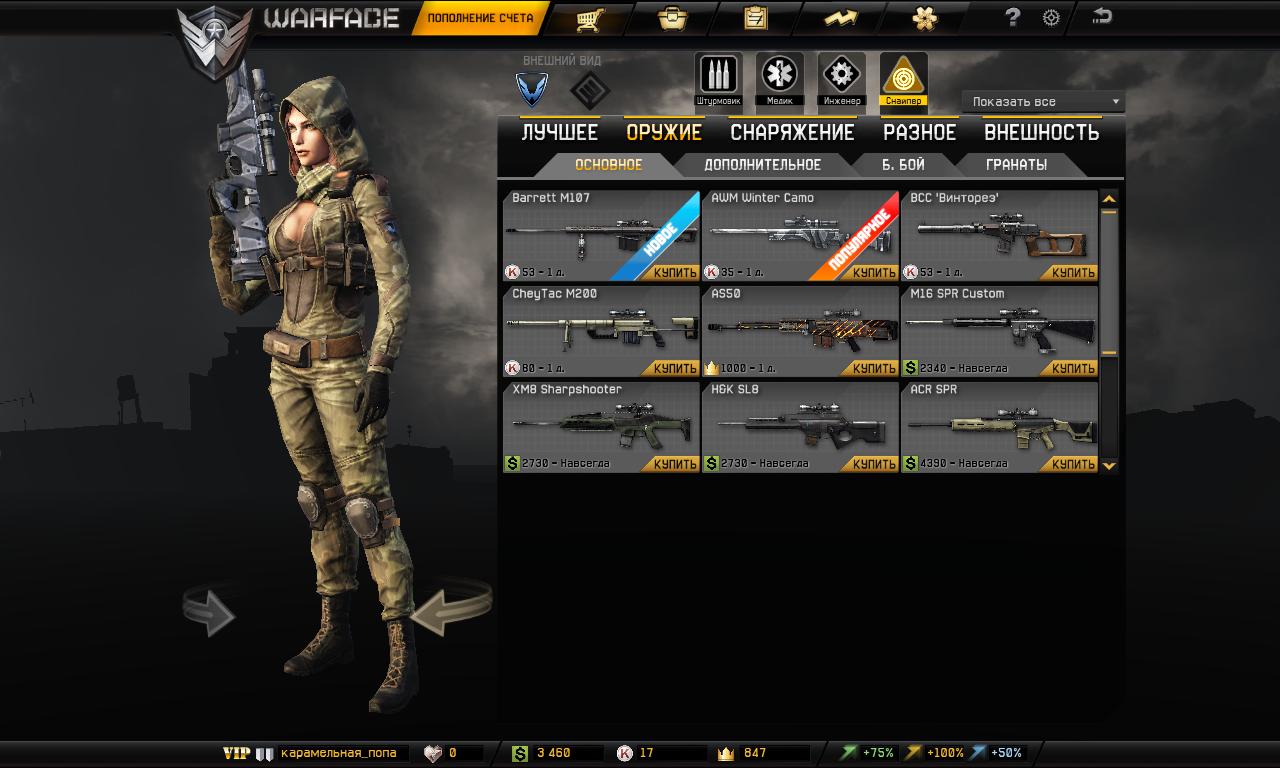Click the back arrow in the top bar

1102,16
